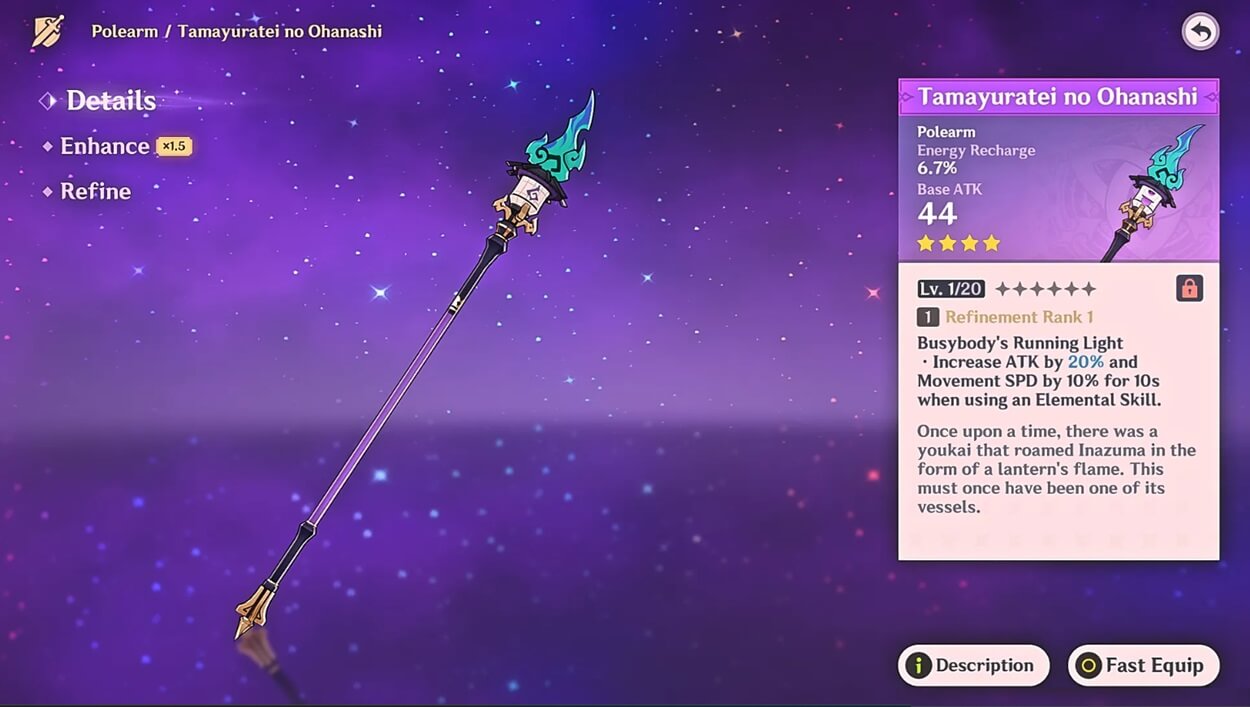Screen dimensions: 1250x707
Task: Open the weapon Description
Action: 973,665
